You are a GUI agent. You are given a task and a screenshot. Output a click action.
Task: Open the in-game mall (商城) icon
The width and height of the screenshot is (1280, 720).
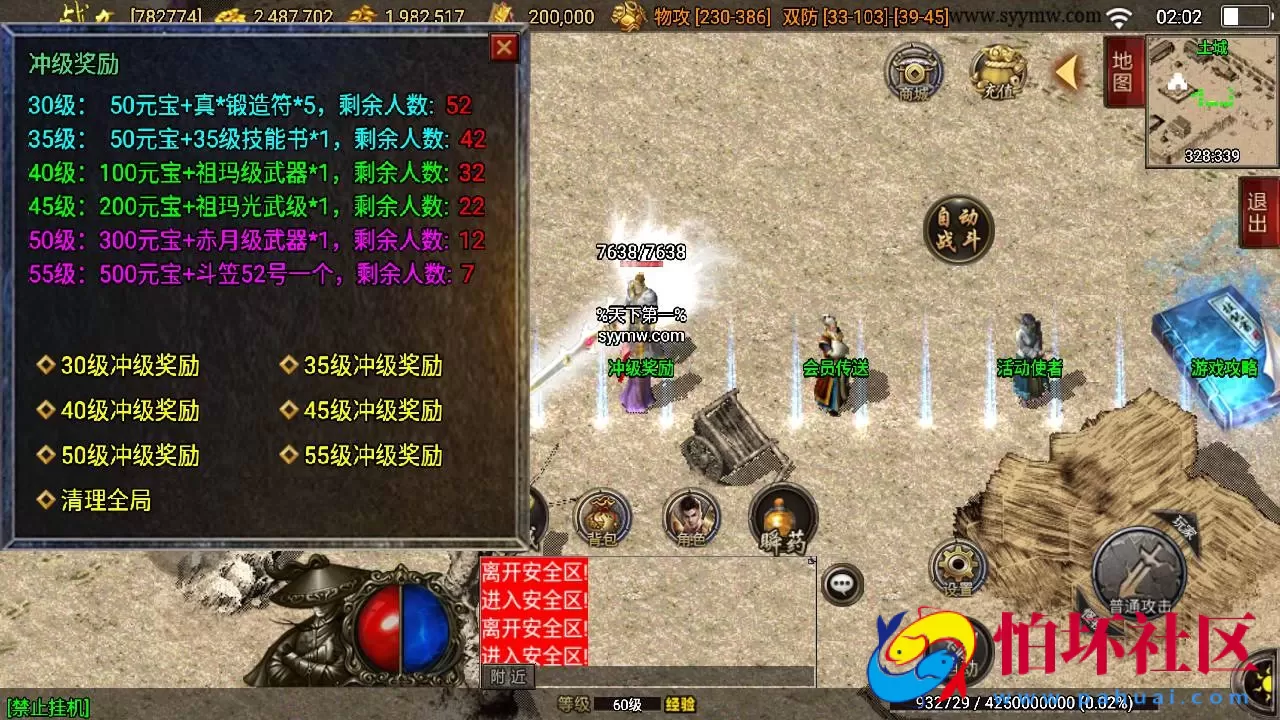click(912, 74)
